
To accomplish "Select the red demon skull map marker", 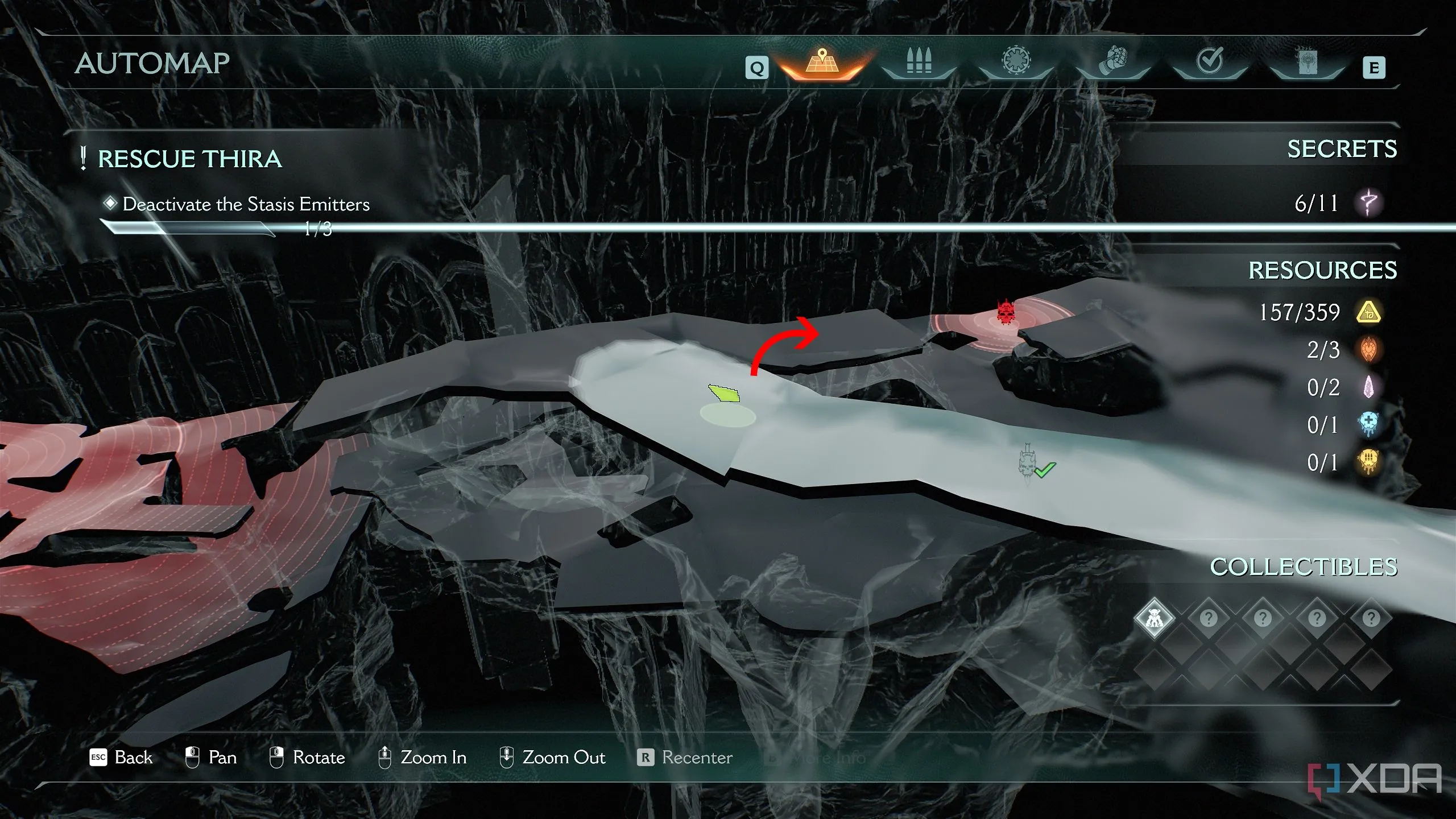I will pyautogui.click(x=1006, y=313).
